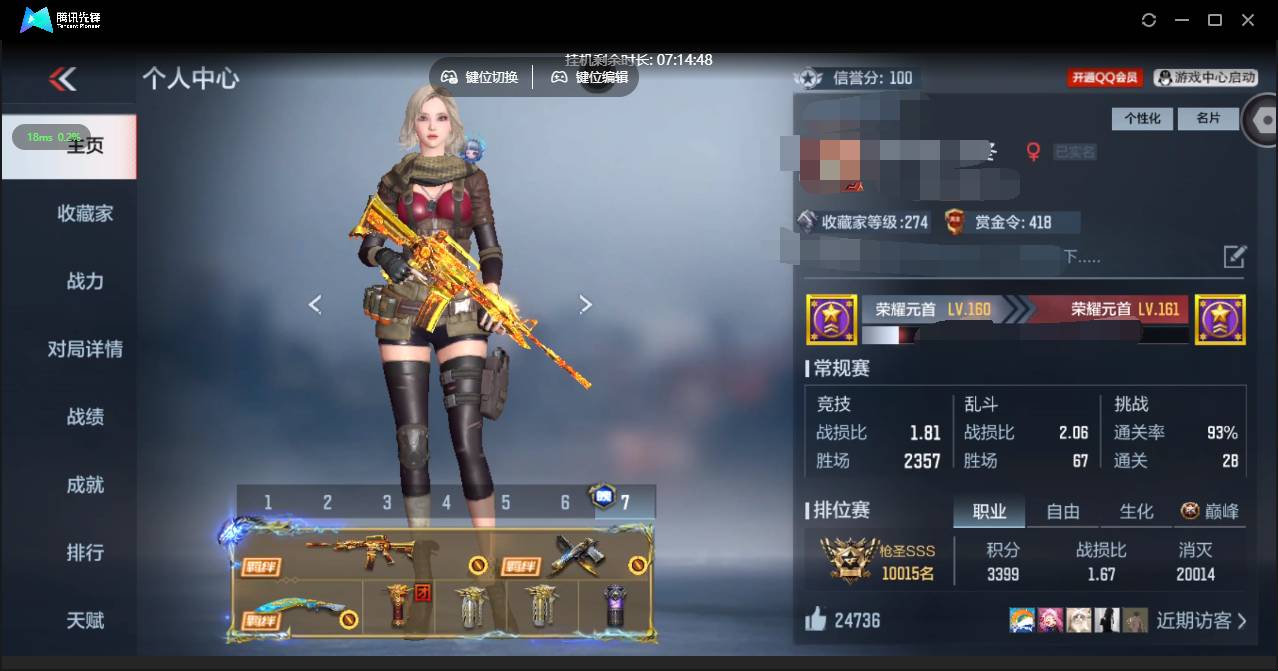This screenshot has height=671, width=1278.
Task: Open the 名片 card button
Action: (x=1208, y=118)
